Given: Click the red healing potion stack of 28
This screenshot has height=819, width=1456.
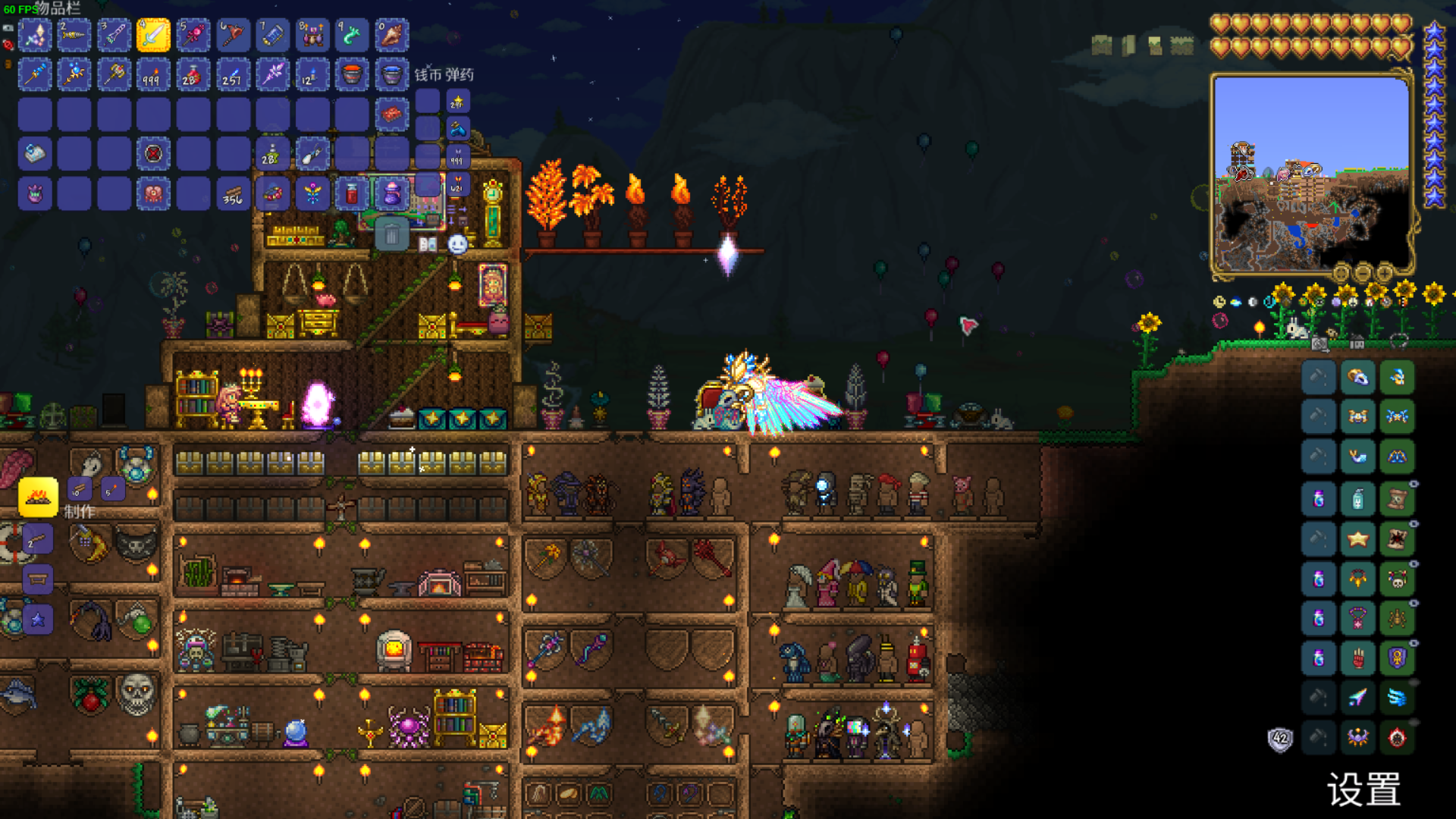Looking at the screenshot, I should [193, 75].
